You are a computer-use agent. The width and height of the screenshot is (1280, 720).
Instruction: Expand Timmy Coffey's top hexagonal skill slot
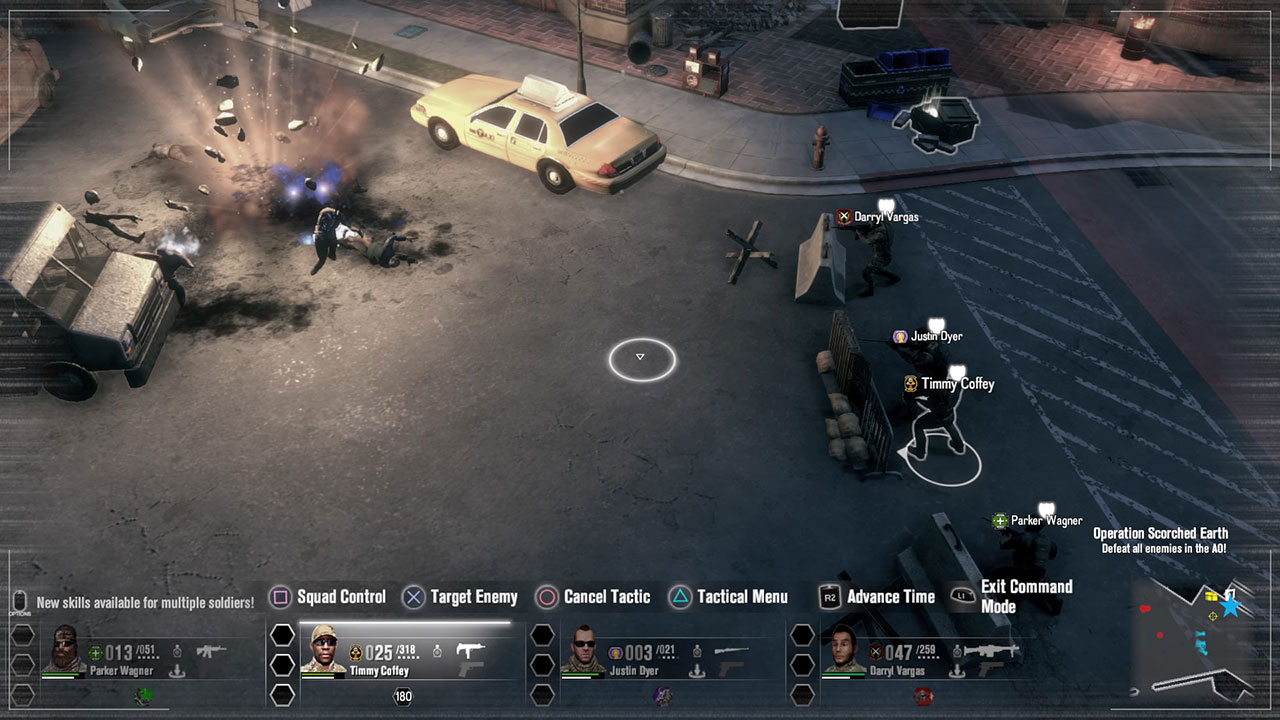tap(283, 636)
